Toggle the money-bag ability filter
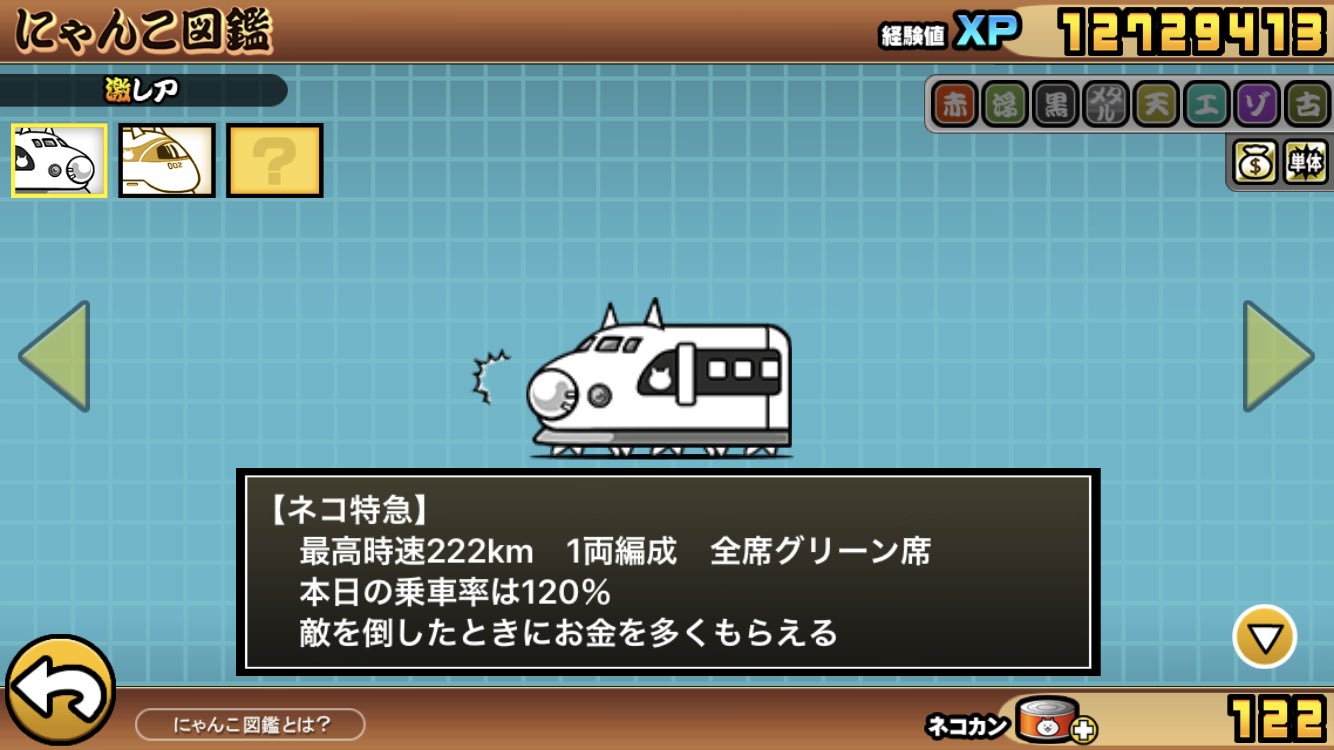This screenshot has height=750, width=1334. pyautogui.click(x=1253, y=160)
